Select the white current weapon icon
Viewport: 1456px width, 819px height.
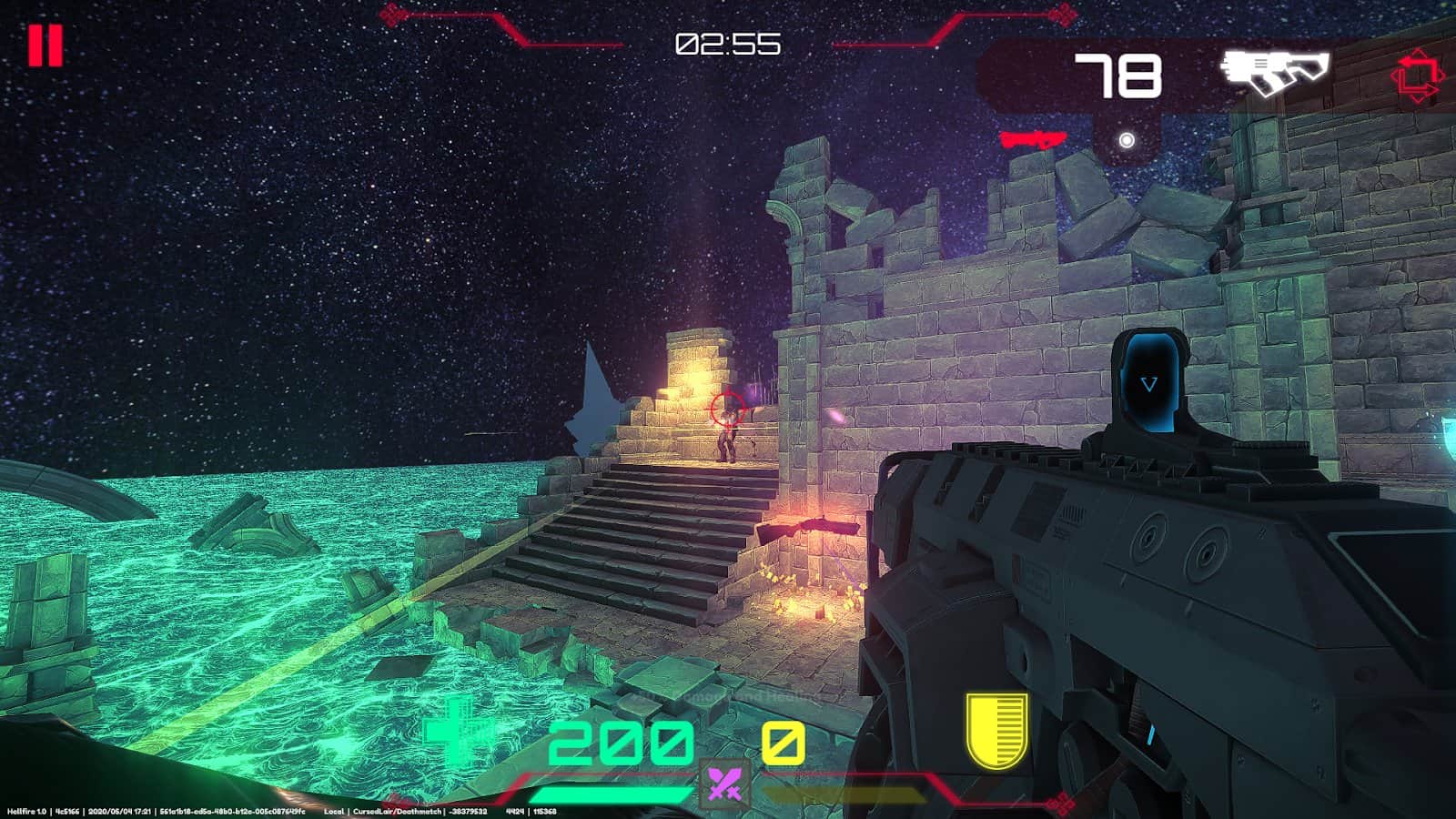coord(1274,73)
